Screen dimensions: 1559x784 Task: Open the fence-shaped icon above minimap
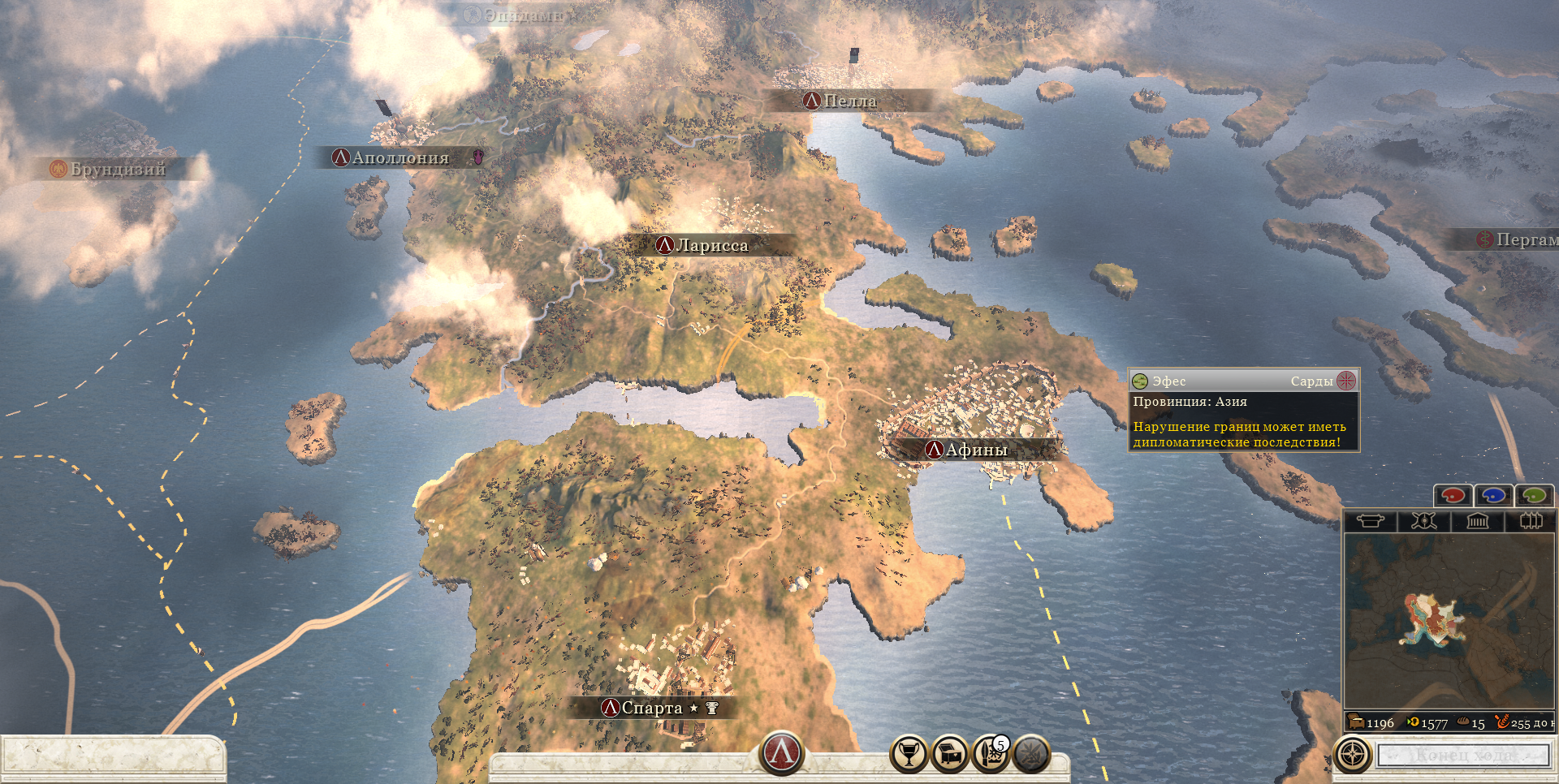click(x=1531, y=521)
